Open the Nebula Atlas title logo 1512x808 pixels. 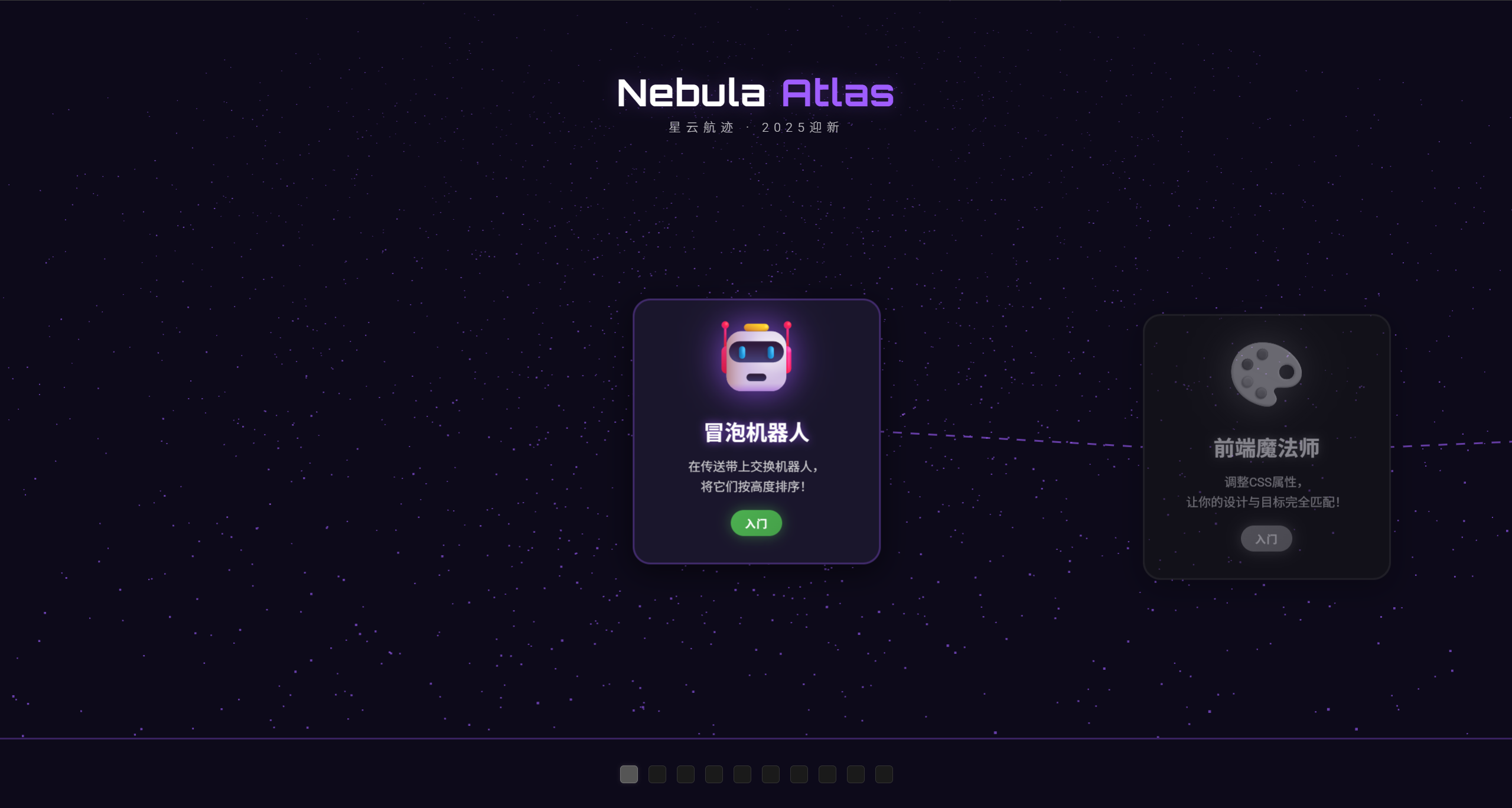tap(755, 93)
